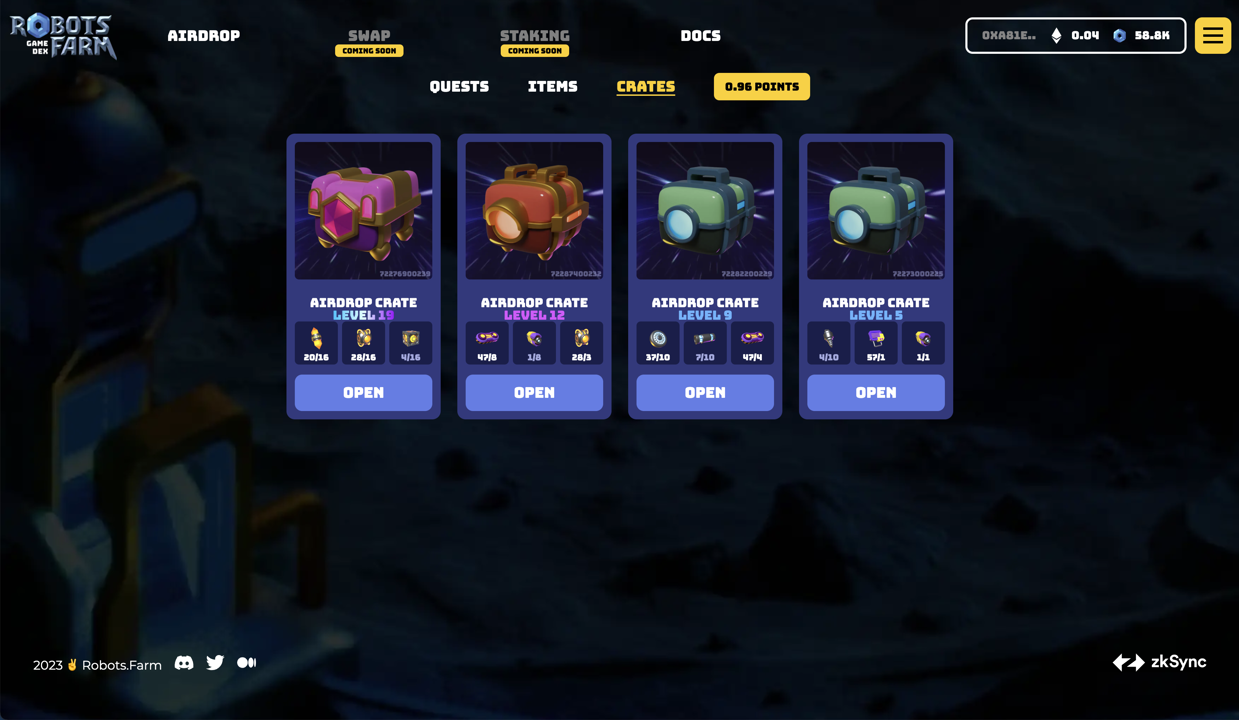The width and height of the screenshot is (1239, 720).
Task: Open the Discord link
Action: click(184, 663)
